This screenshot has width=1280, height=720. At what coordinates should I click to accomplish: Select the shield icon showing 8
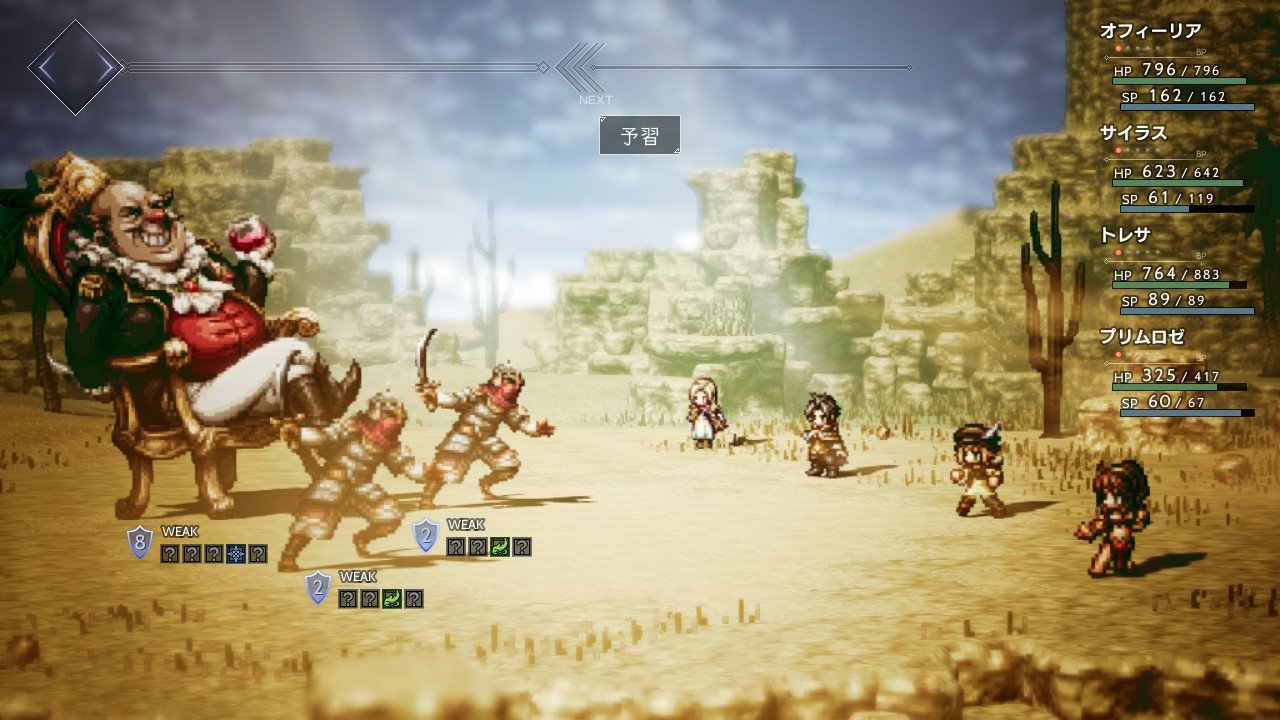pos(140,543)
